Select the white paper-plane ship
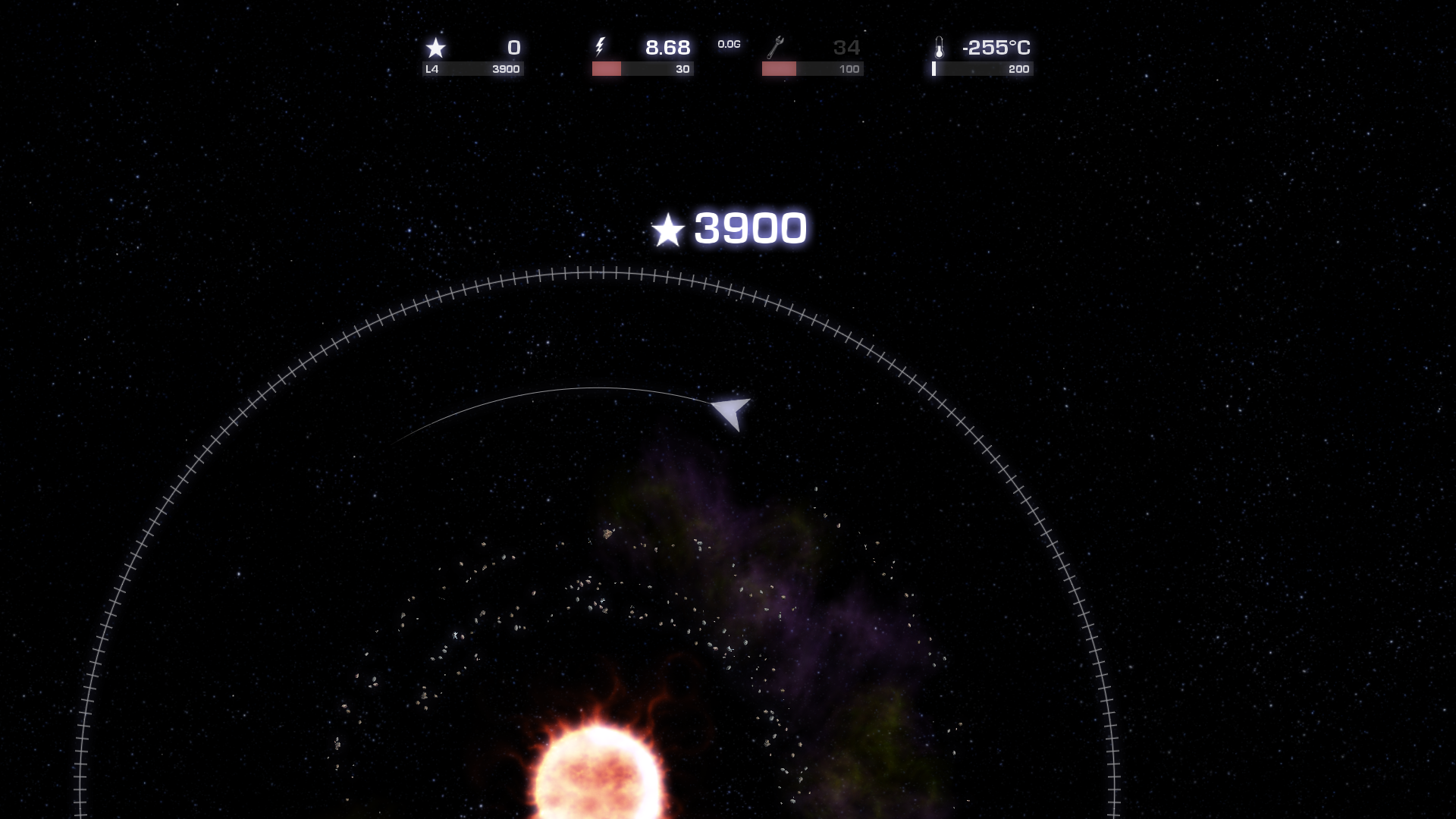Viewport: 1456px width, 819px height. [x=730, y=414]
